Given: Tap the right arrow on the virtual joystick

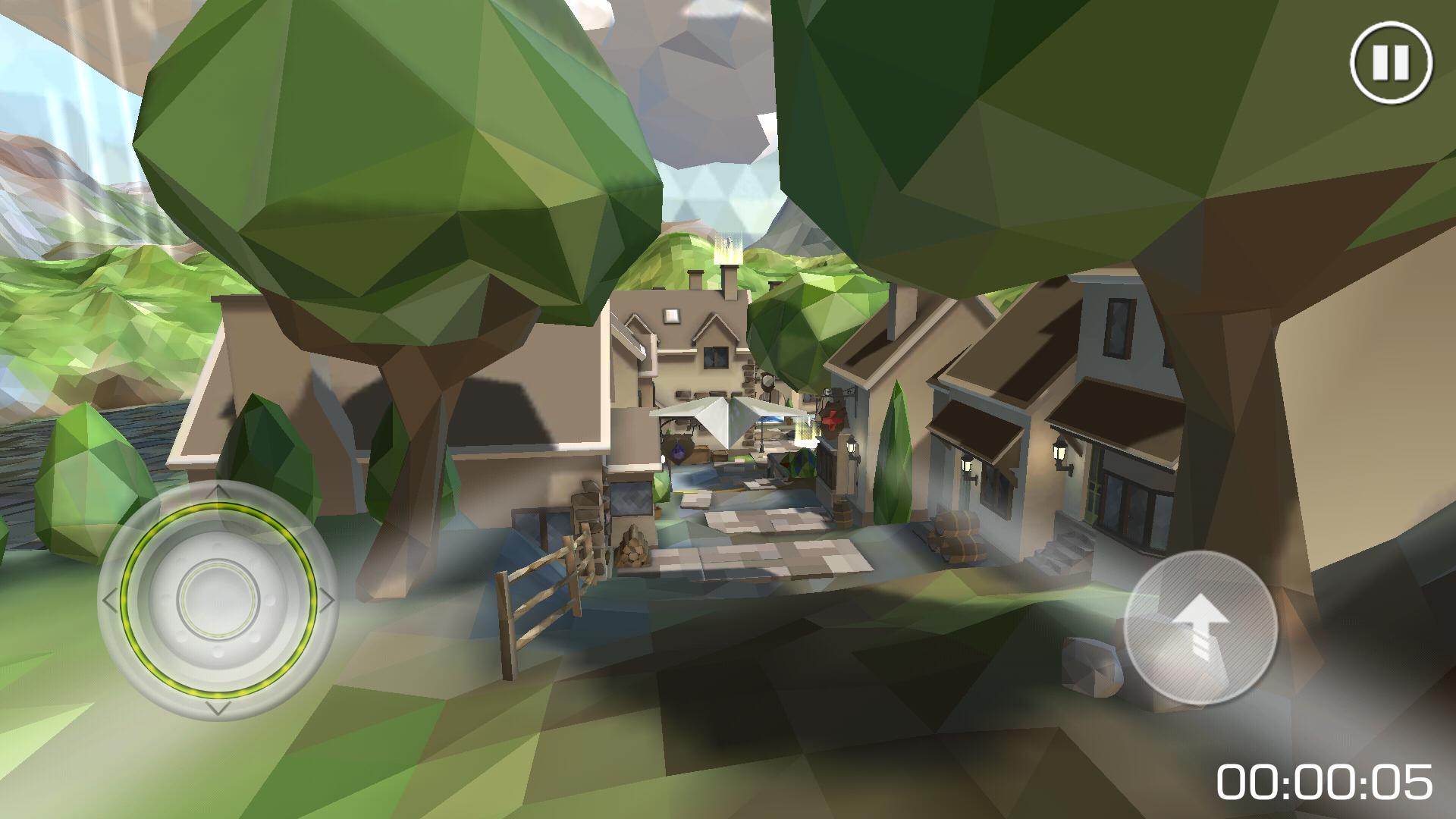Looking at the screenshot, I should [x=328, y=598].
